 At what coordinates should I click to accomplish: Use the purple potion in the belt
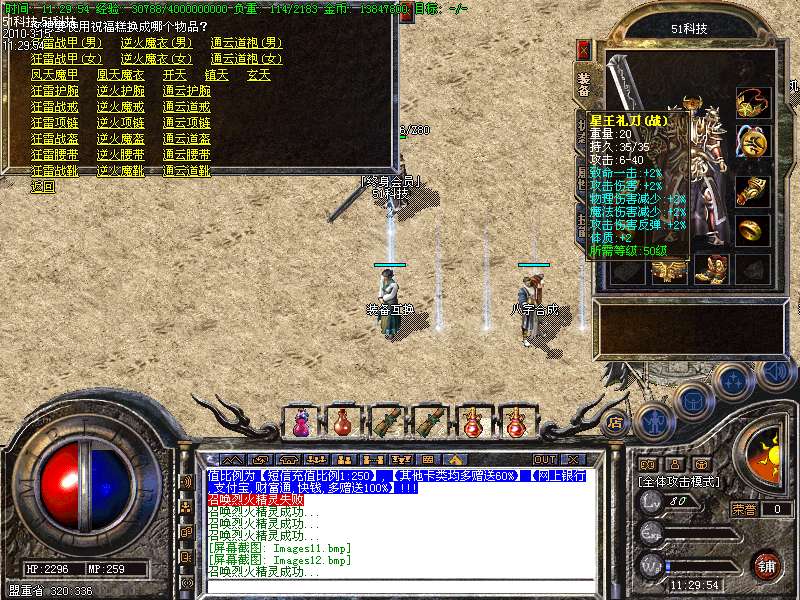[300, 421]
